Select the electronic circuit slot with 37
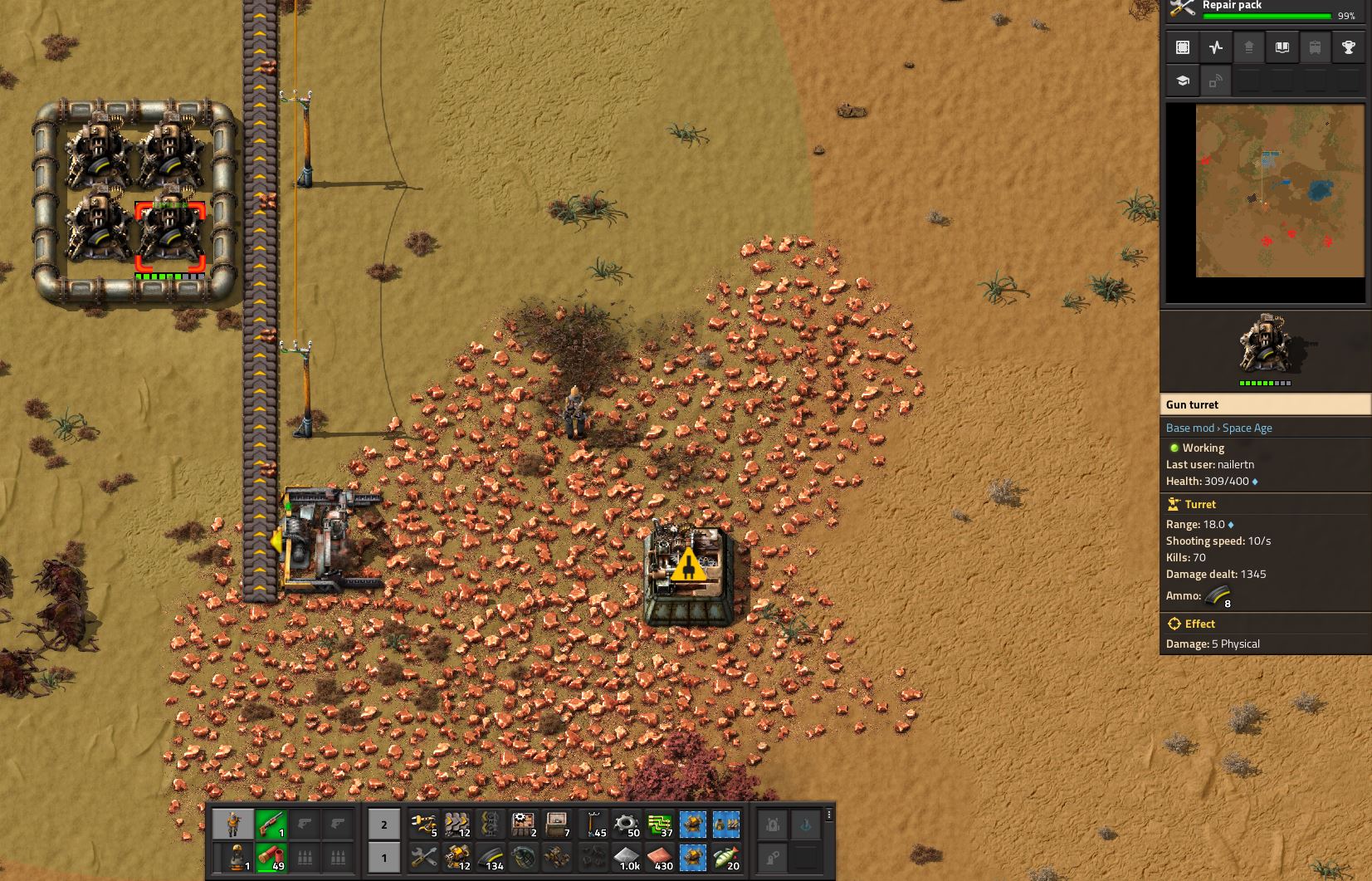This screenshot has height=881, width=1372. (x=660, y=825)
